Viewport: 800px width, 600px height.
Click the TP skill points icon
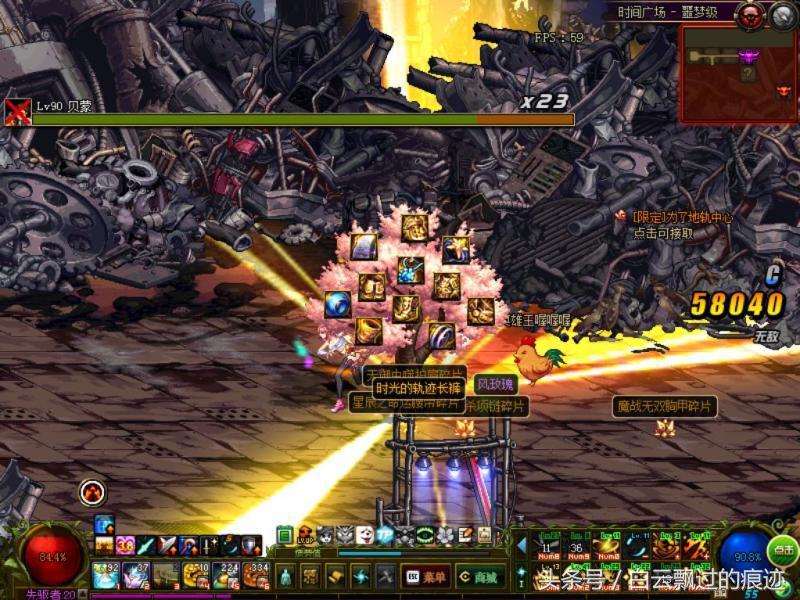pyautogui.click(x=385, y=535)
